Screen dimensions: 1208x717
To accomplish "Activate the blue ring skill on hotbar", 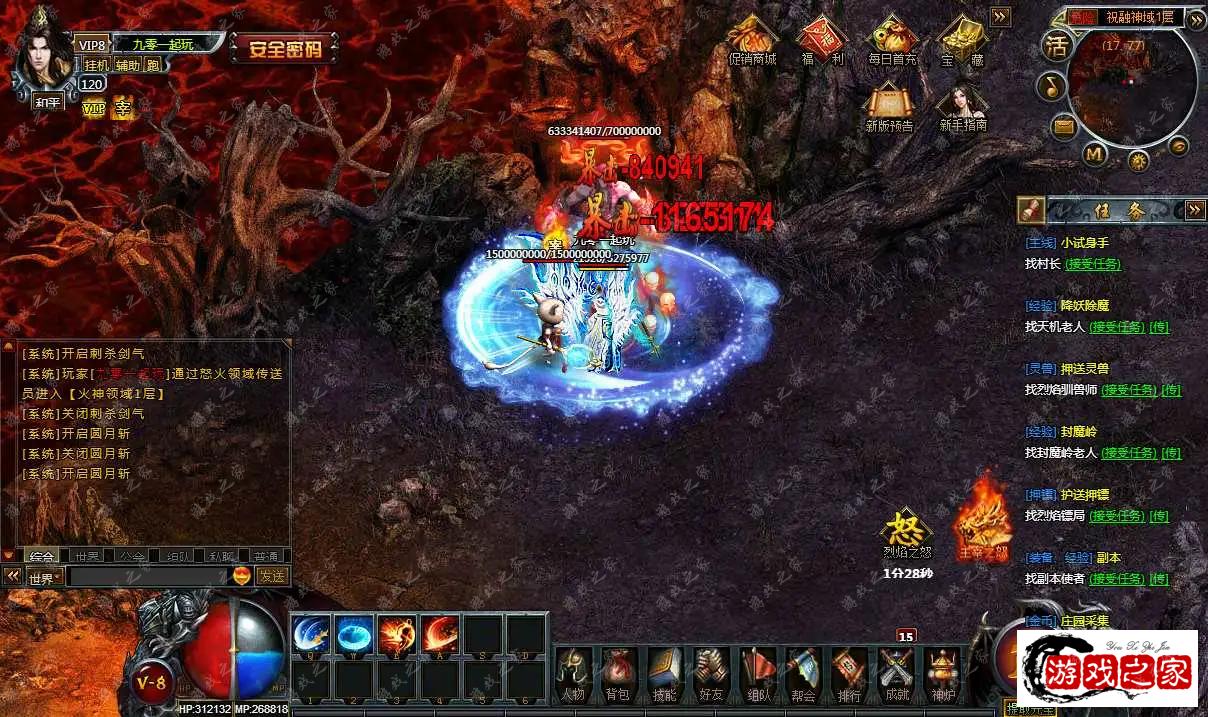I will tap(354, 634).
